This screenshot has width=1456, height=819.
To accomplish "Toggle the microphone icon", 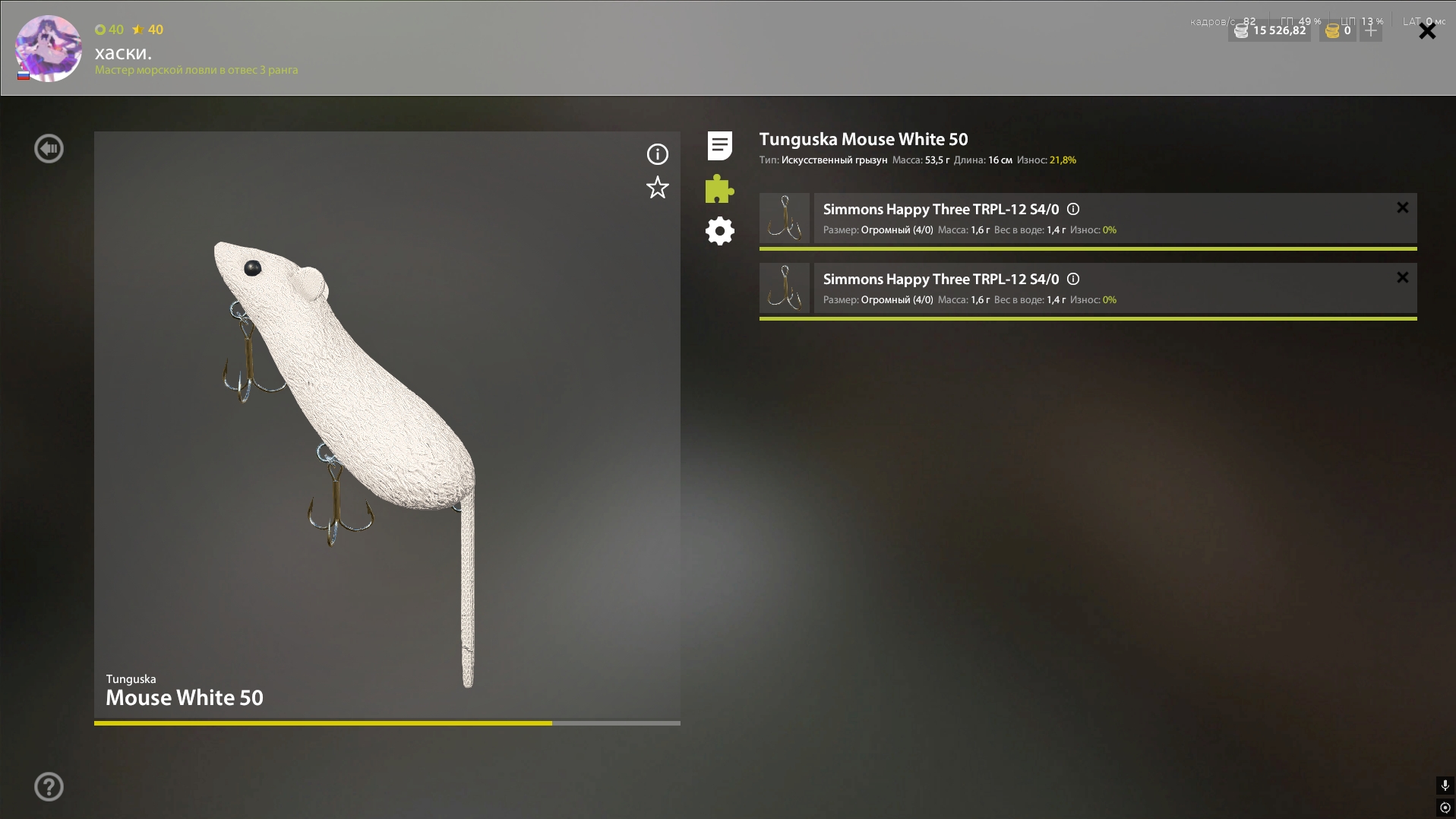I will [1445, 786].
